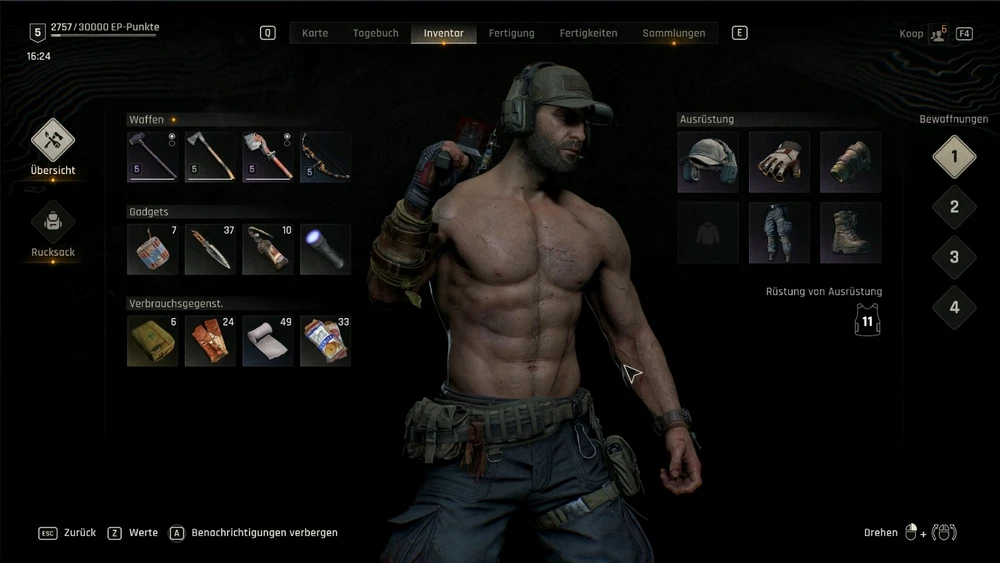Click the gloves equipment slot
Screen dimensions: 1000x563
(779, 161)
